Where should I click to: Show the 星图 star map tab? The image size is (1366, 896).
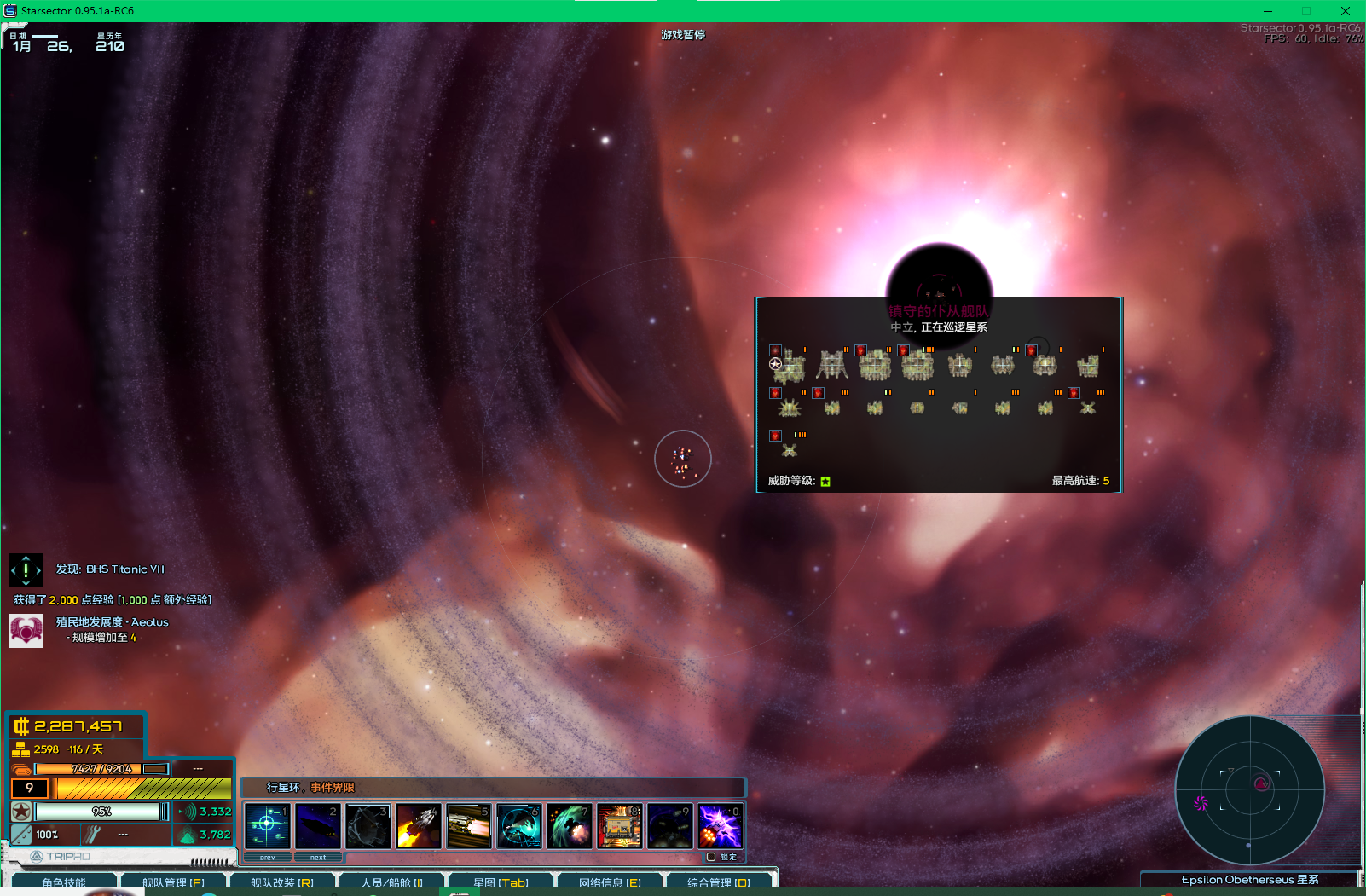[x=501, y=882]
